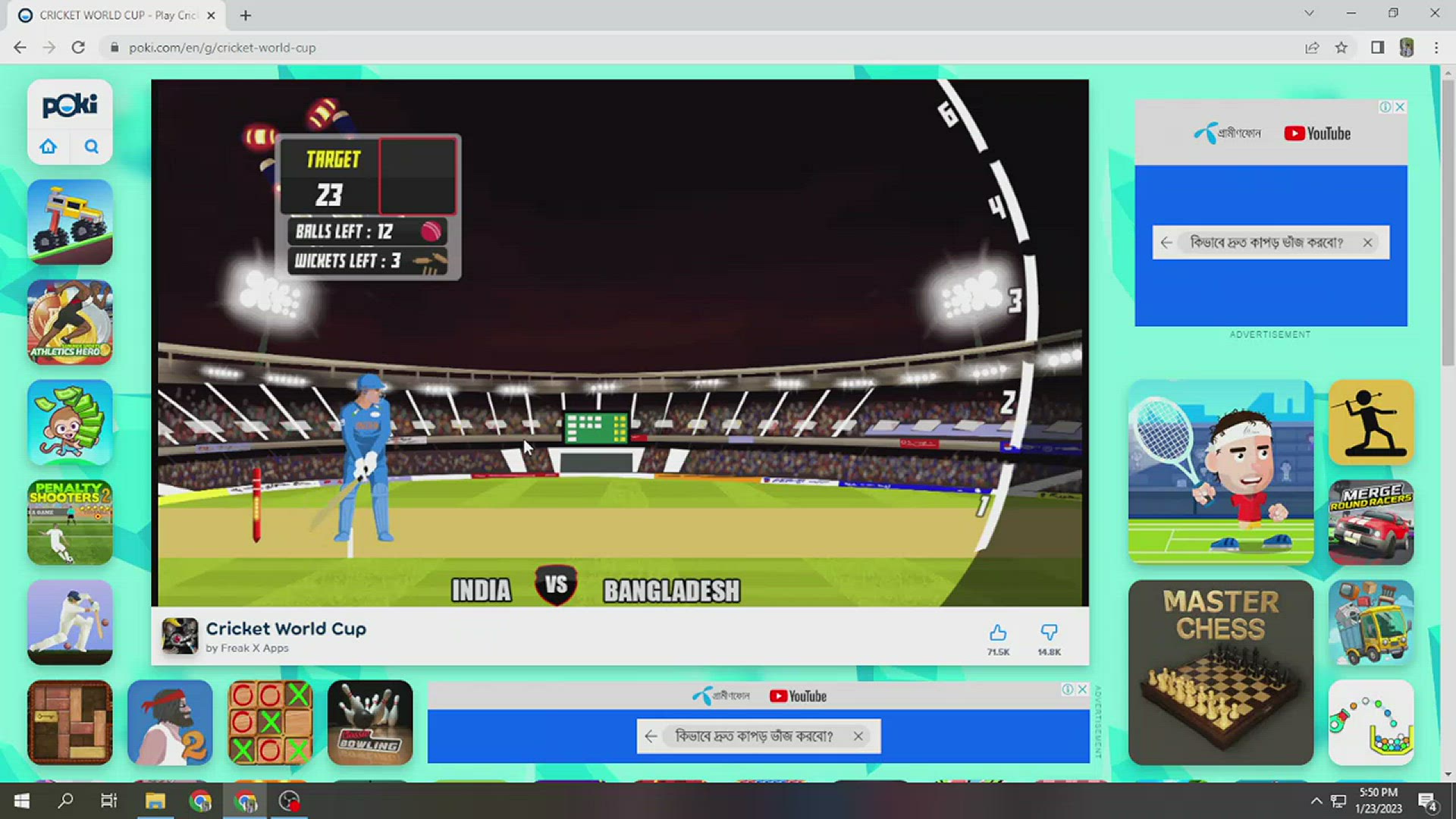The width and height of the screenshot is (1456, 819).
Task: Open the Classic Bowling game icon
Action: [x=370, y=722]
